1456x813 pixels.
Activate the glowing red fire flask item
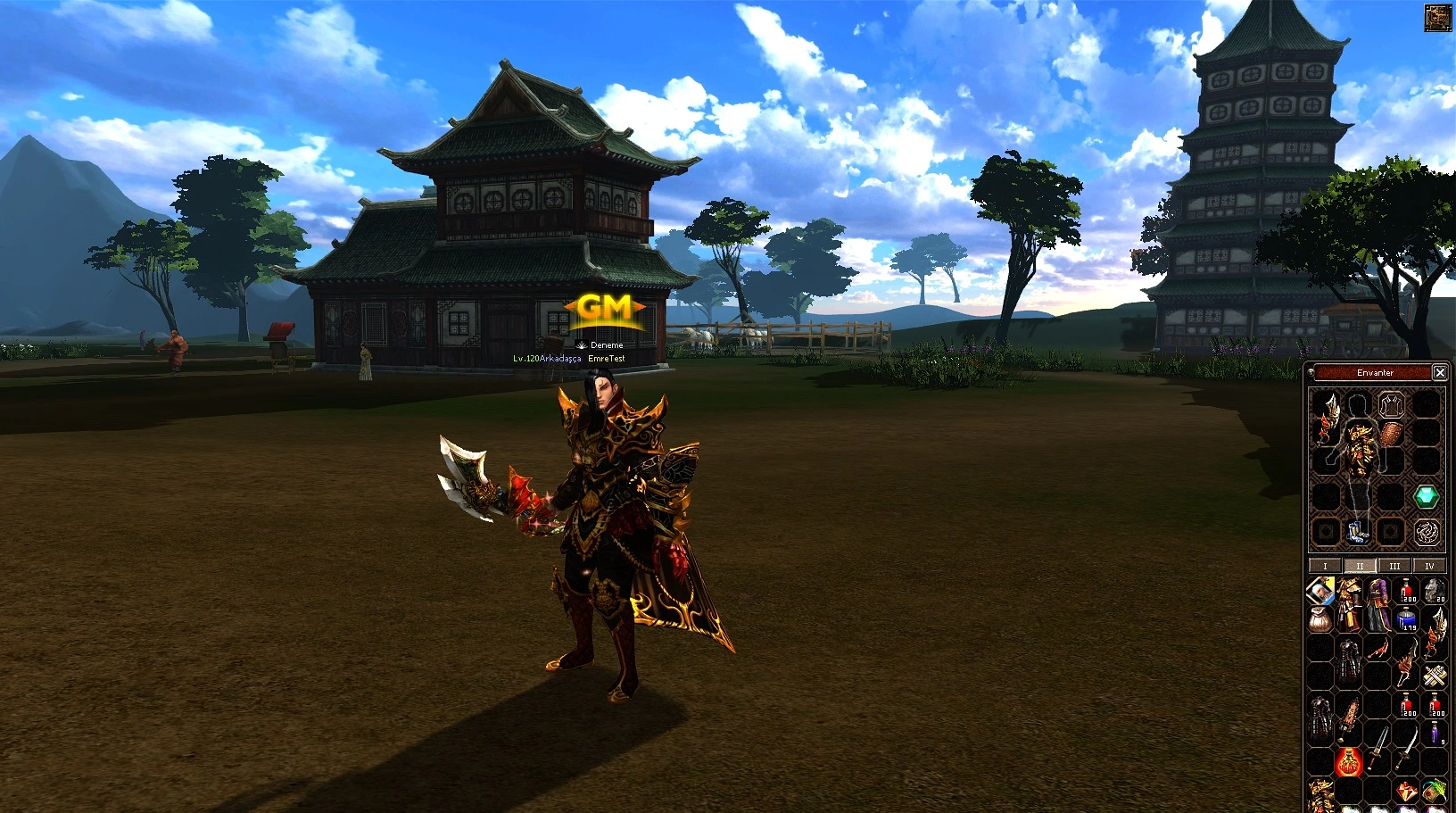(1349, 761)
